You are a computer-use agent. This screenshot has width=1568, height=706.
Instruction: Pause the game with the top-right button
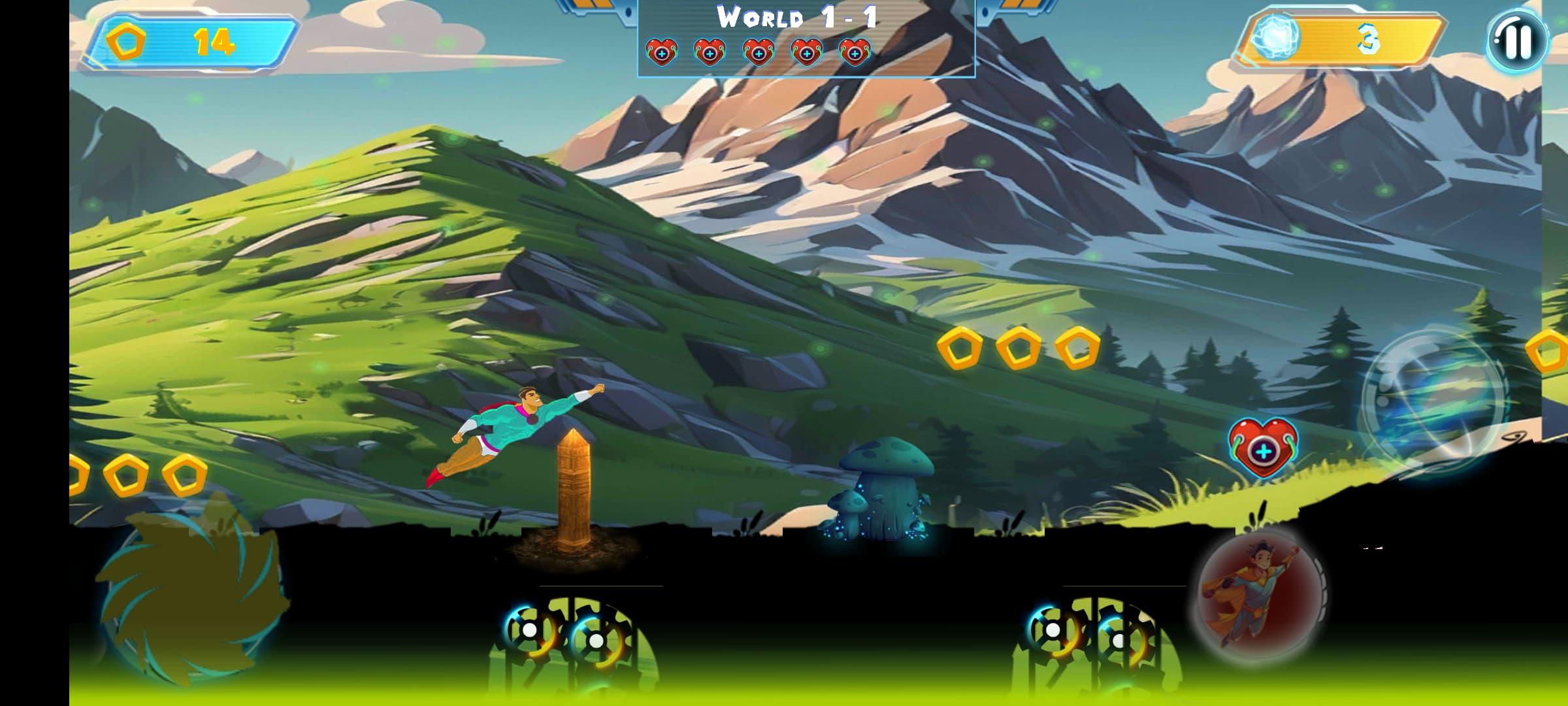tap(1518, 41)
